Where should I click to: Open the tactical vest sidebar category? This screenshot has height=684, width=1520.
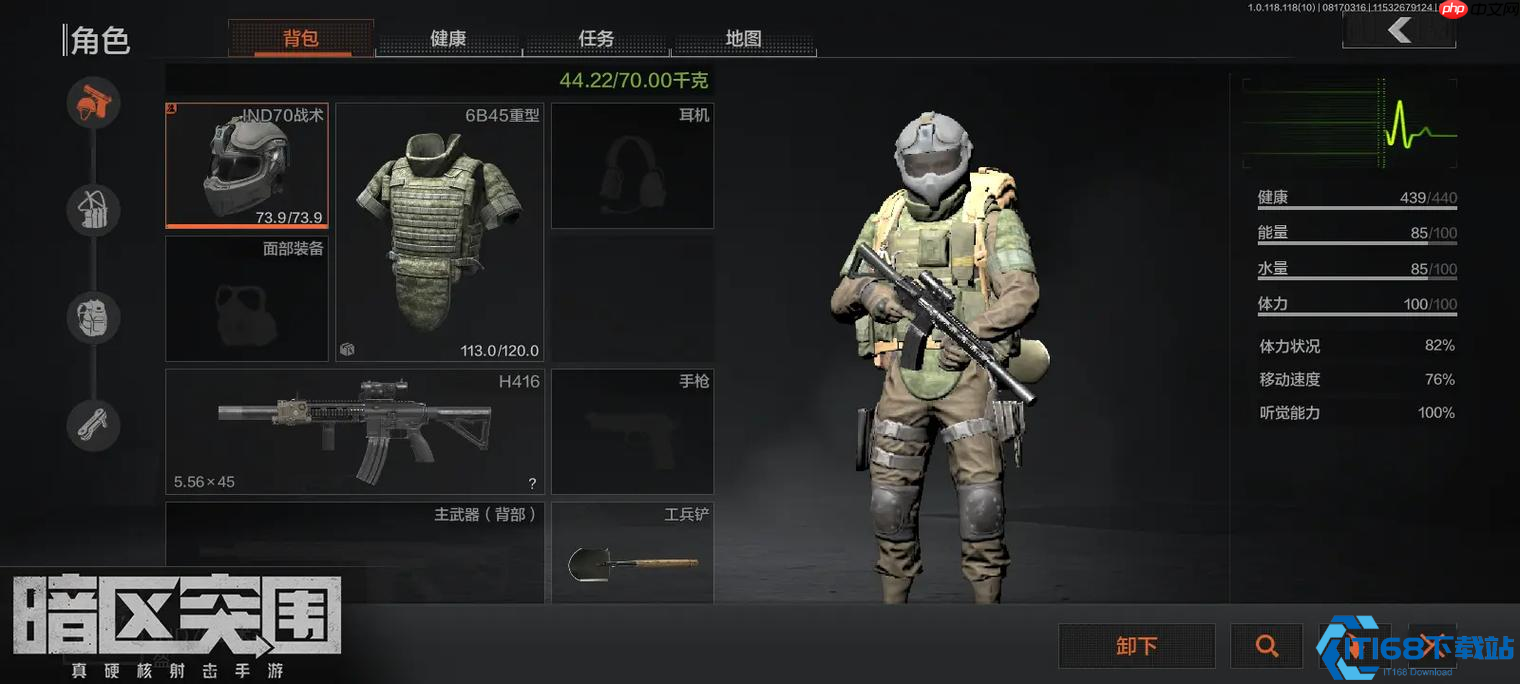coord(94,210)
